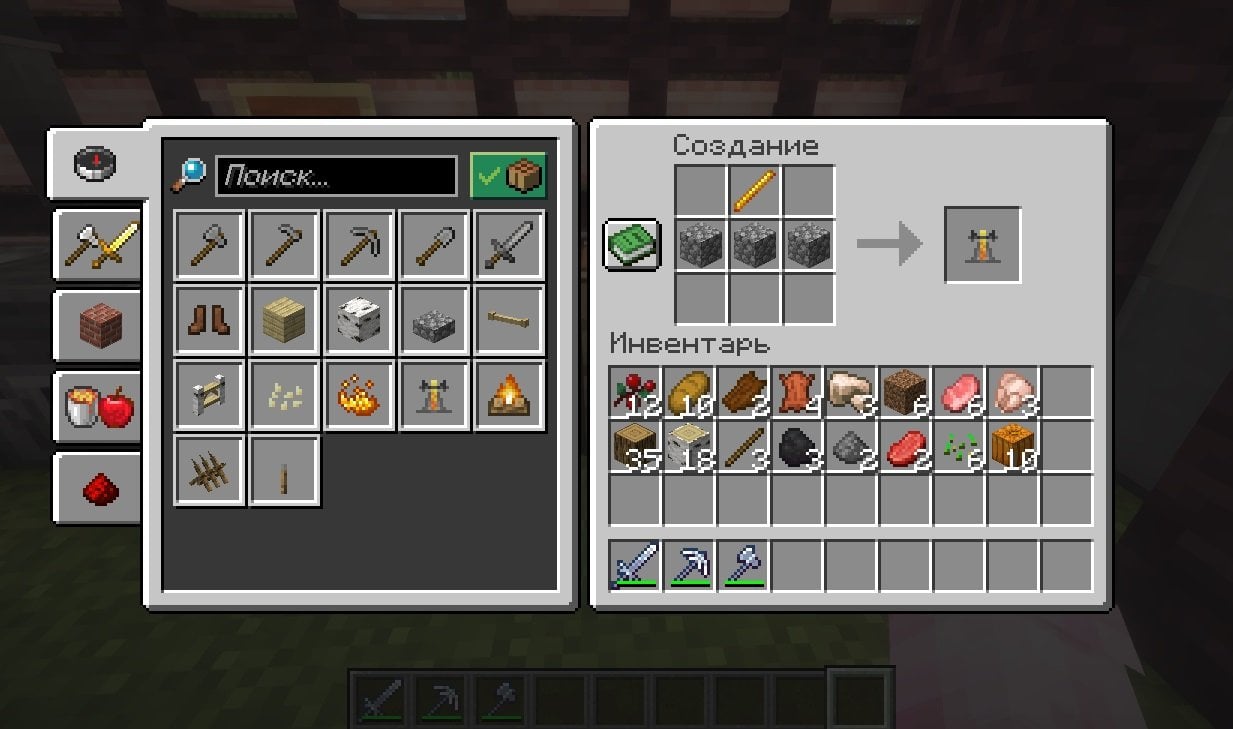Select the stack of ten bread
1233x729 pixels.
pyautogui.click(x=689, y=392)
